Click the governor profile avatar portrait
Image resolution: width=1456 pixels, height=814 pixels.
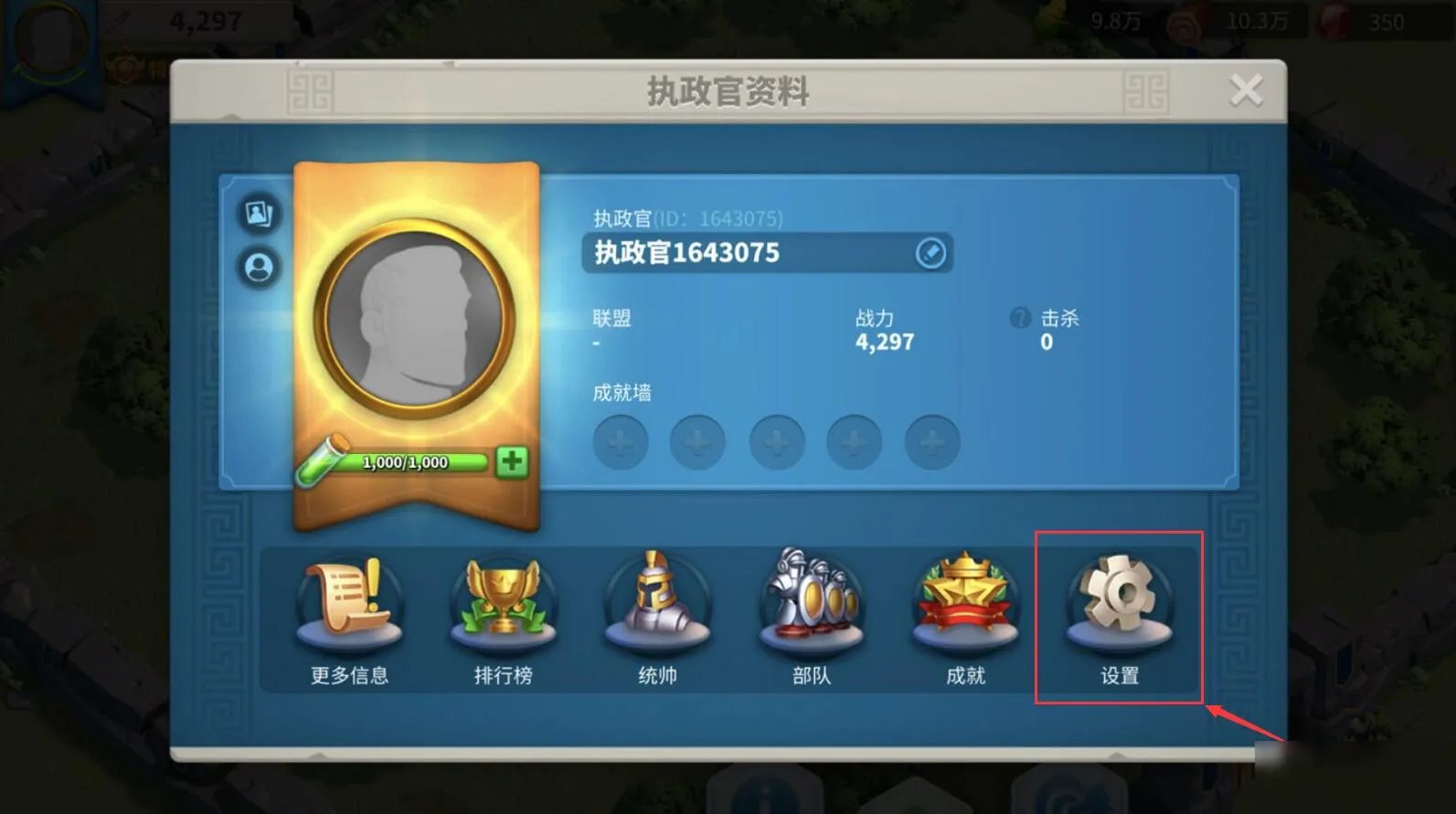(x=416, y=317)
